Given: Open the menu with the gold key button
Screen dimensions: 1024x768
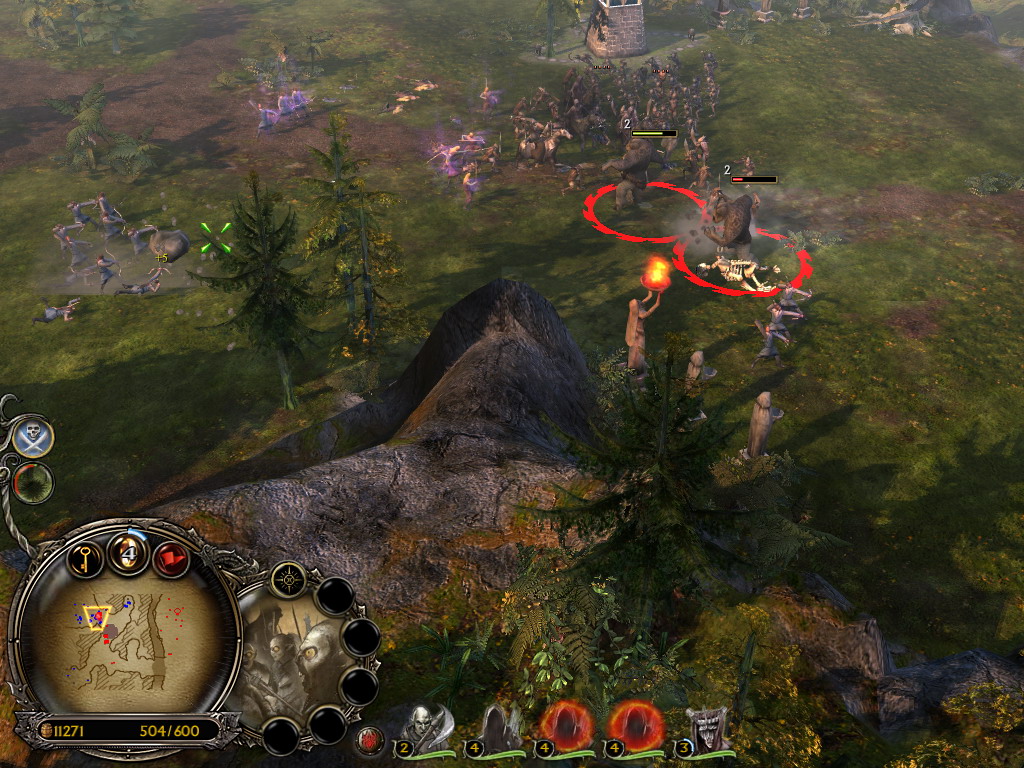Looking at the screenshot, I should (86, 557).
